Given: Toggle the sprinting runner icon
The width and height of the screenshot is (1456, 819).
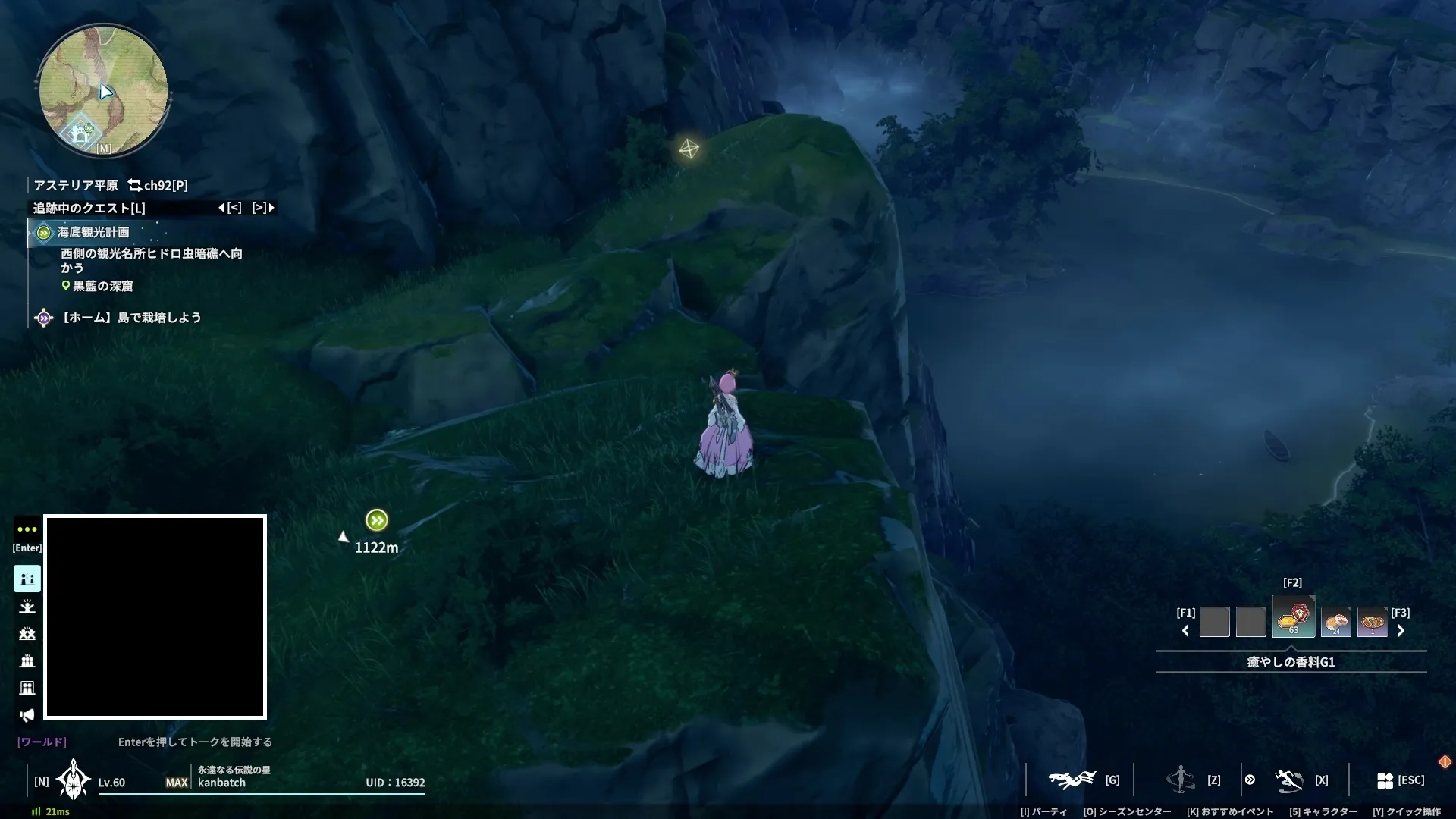Looking at the screenshot, I should (1288, 780).
